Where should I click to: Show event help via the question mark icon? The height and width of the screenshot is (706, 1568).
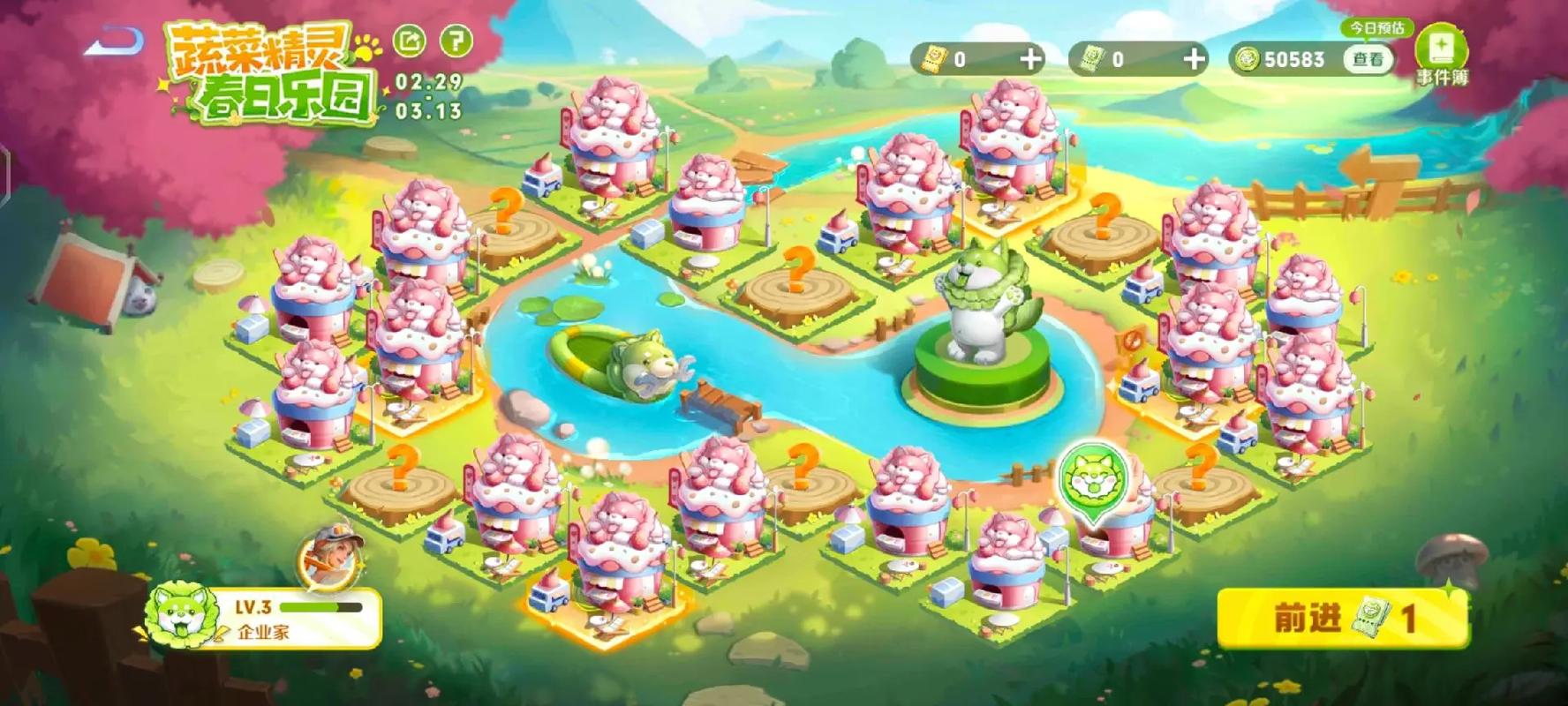point(456,41)
